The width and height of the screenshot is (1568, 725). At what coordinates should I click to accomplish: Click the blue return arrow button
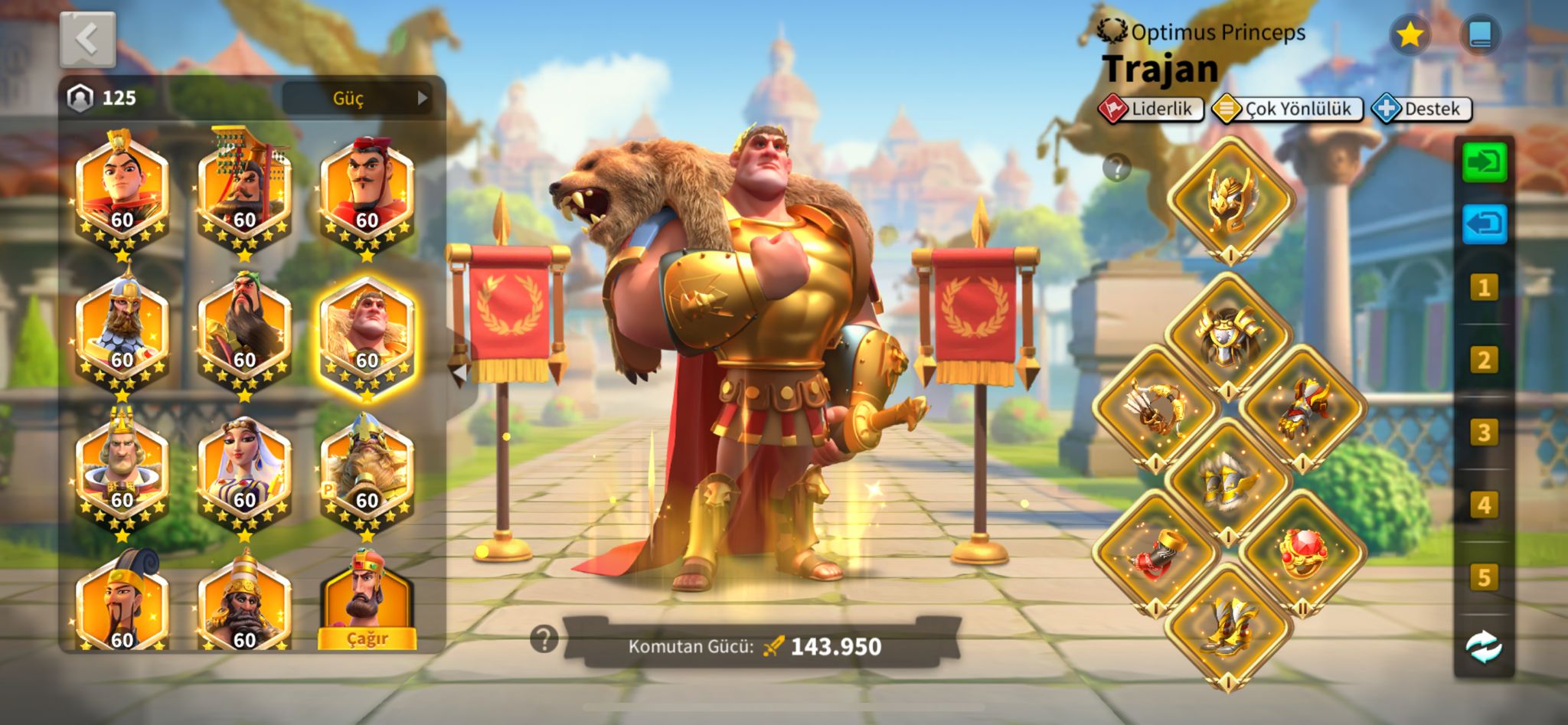tap(1484, 225)
